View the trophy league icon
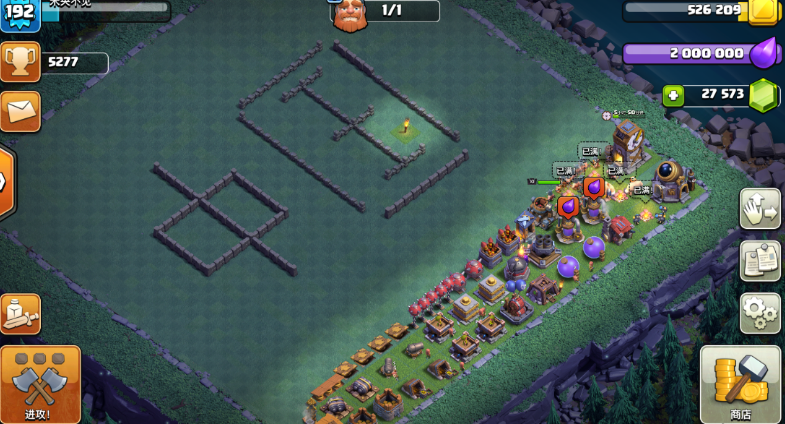The image size is (785, 424). [x=20, y=62]
